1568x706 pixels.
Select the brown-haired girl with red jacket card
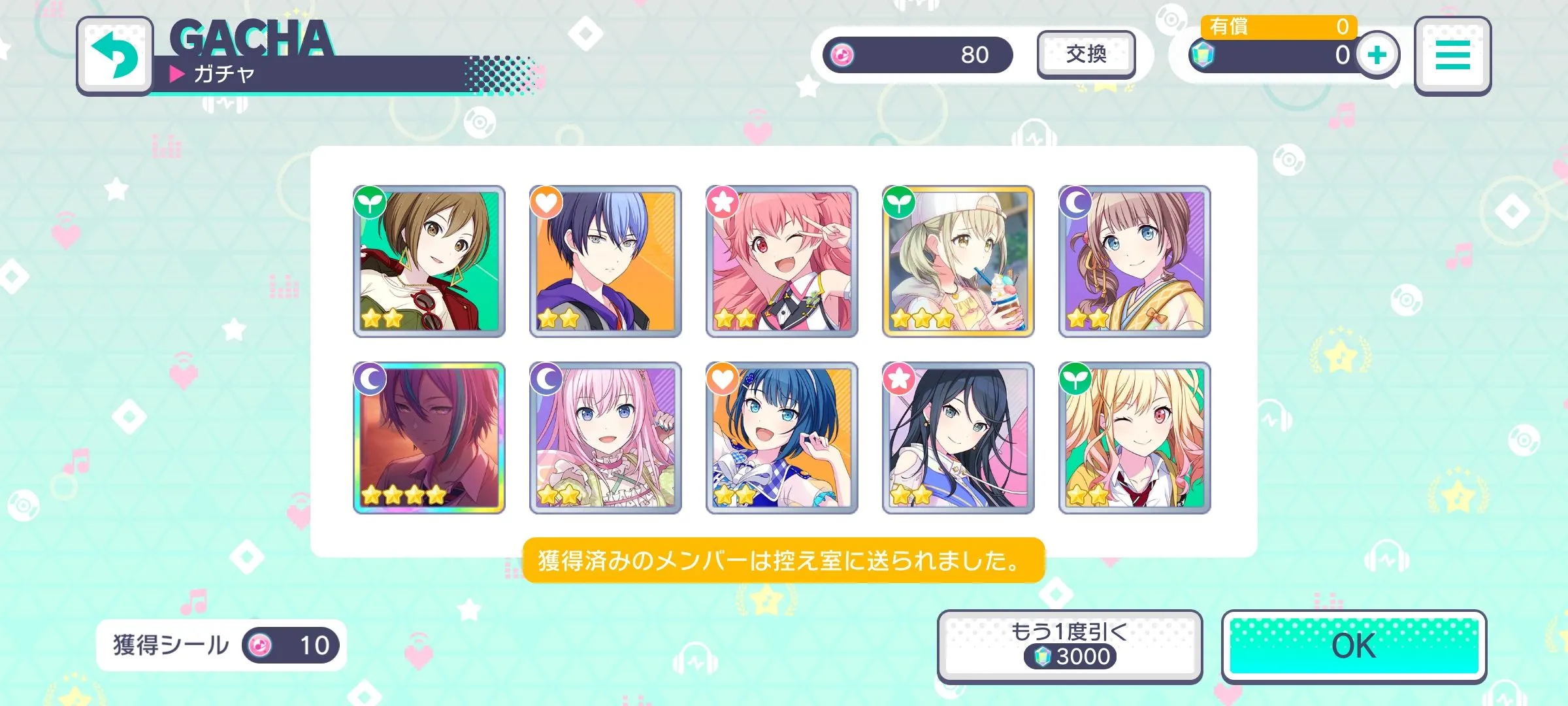[429, 261]
